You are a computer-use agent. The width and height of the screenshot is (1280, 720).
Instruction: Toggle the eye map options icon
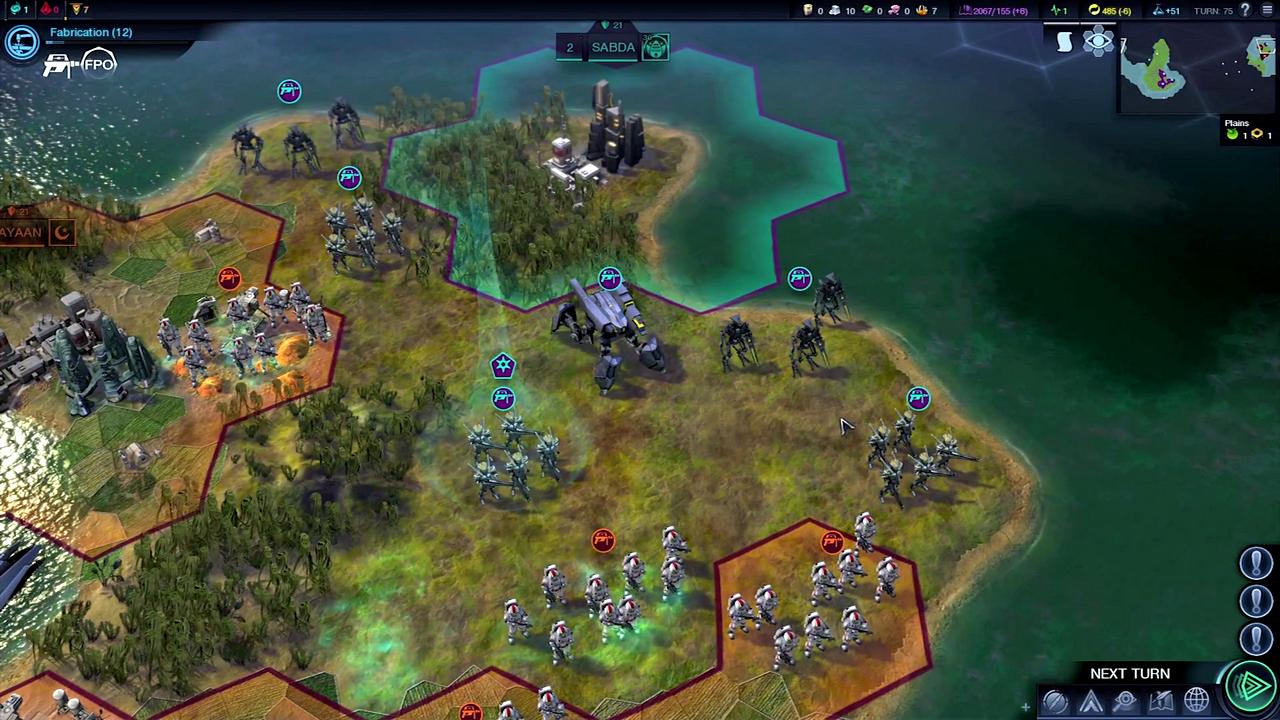(x=1098, y=42)
